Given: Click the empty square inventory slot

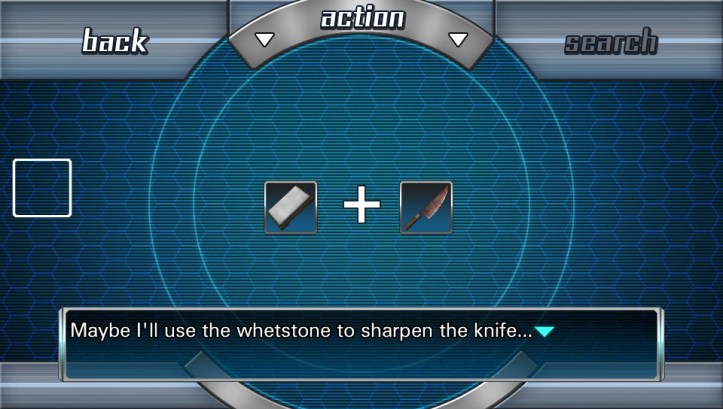Looking at the screenshot, I should tap(42, 188).
